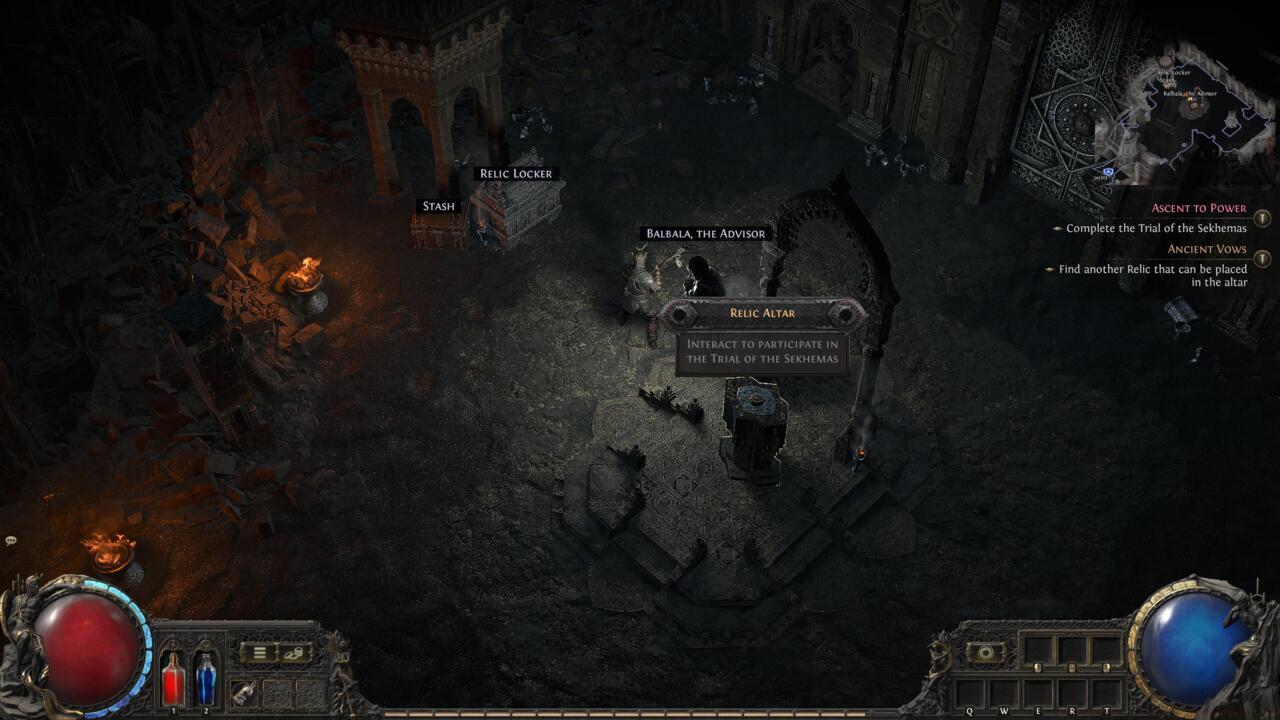Click the blue mana flask in slot 2
Screen dimensions: 1280x720
click(x=205, y=680)
